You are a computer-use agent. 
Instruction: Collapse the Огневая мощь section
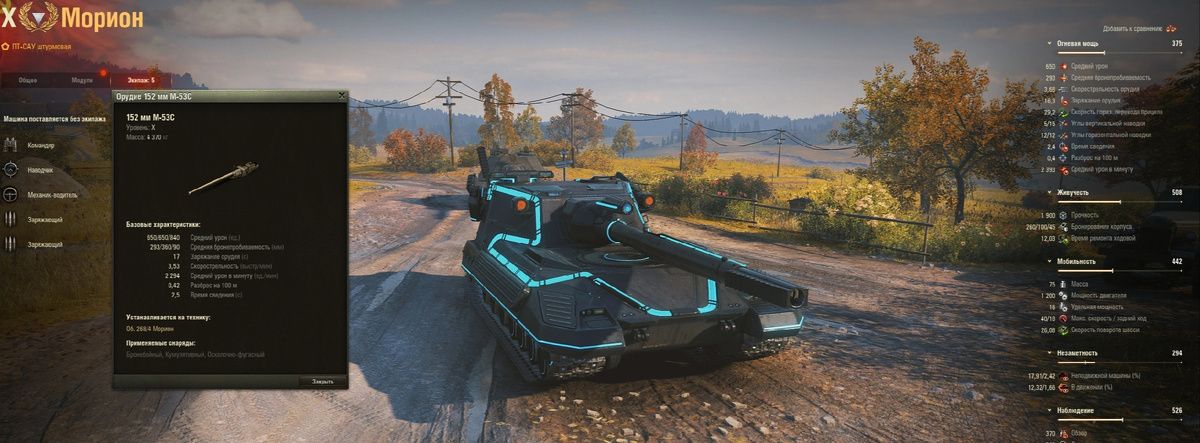click(1082, 44)
